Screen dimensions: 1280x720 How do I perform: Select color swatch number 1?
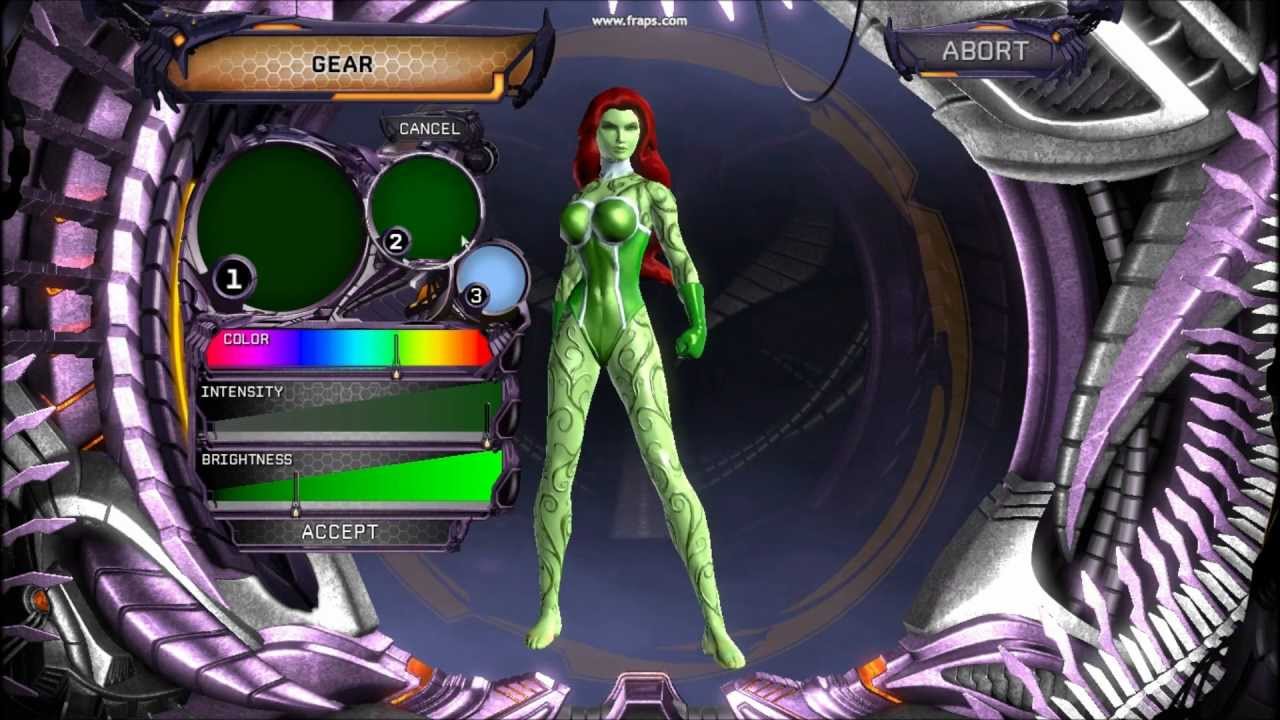pos(280,225)
